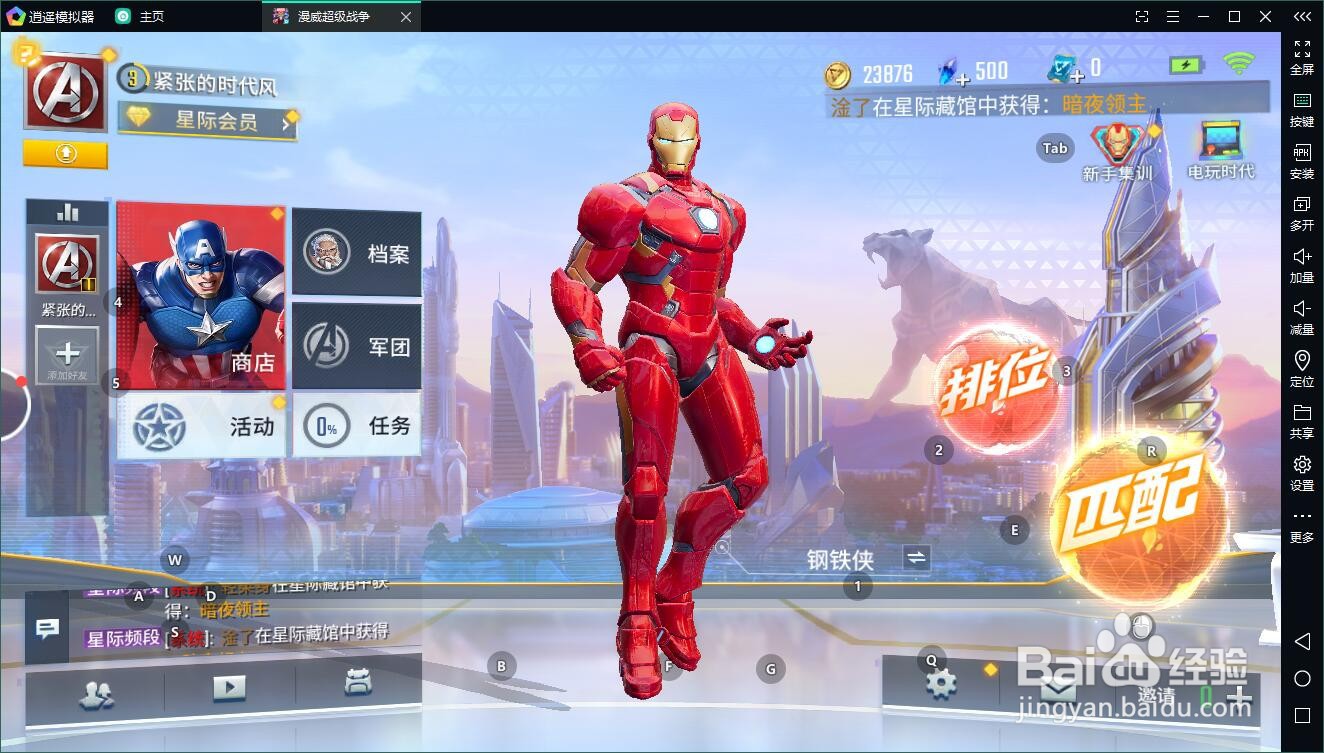Open the 档案 (Archives) panel

357,253
